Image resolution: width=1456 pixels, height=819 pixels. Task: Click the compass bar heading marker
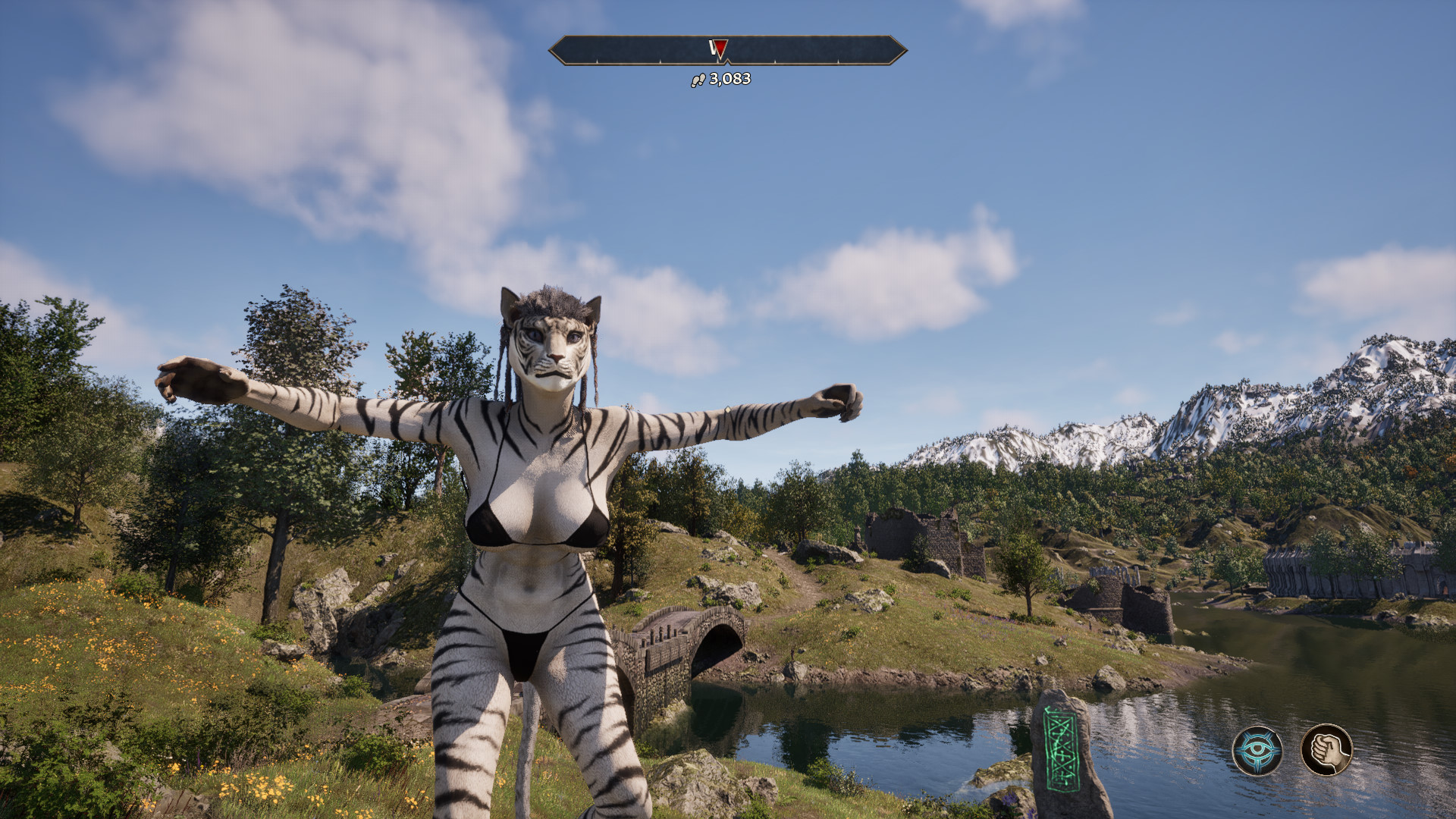pyautogui.click(x=718, y=50)
